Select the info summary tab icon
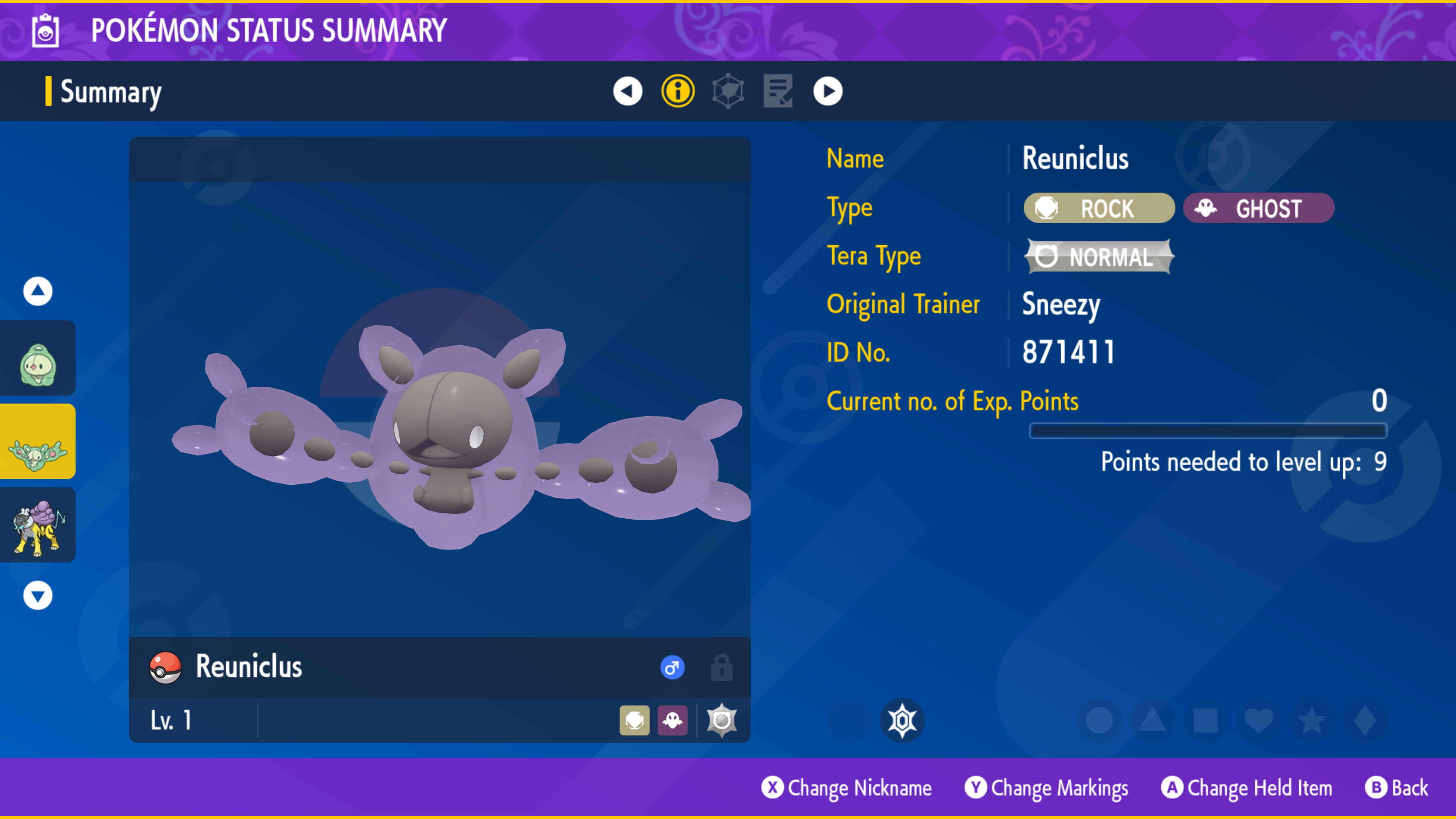The width and height of the screenshot is (1456, 819). point(678,91)
